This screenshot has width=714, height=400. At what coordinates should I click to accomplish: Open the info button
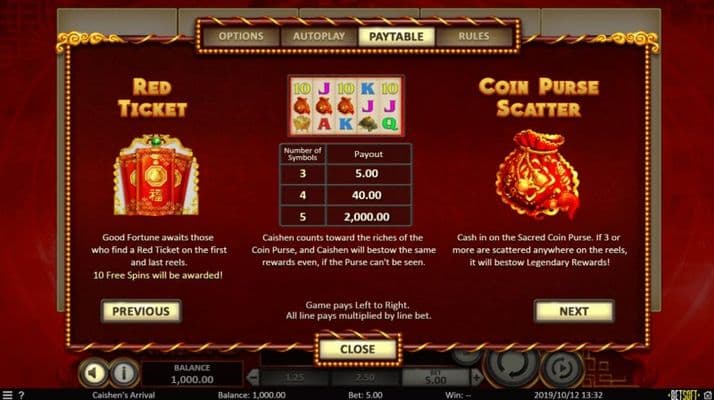point(123,373)
